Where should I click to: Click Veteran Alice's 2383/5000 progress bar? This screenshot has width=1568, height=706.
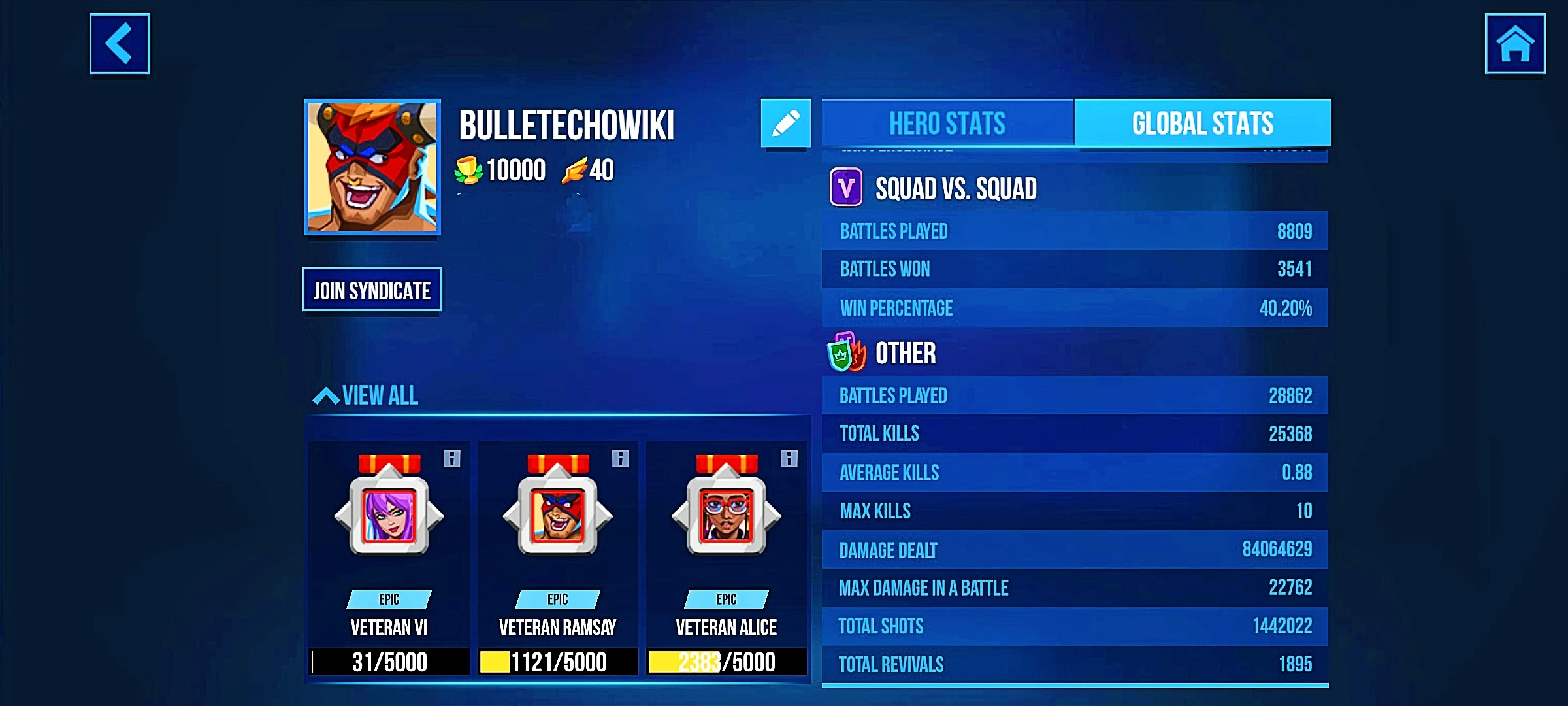(x=725, y=662)
